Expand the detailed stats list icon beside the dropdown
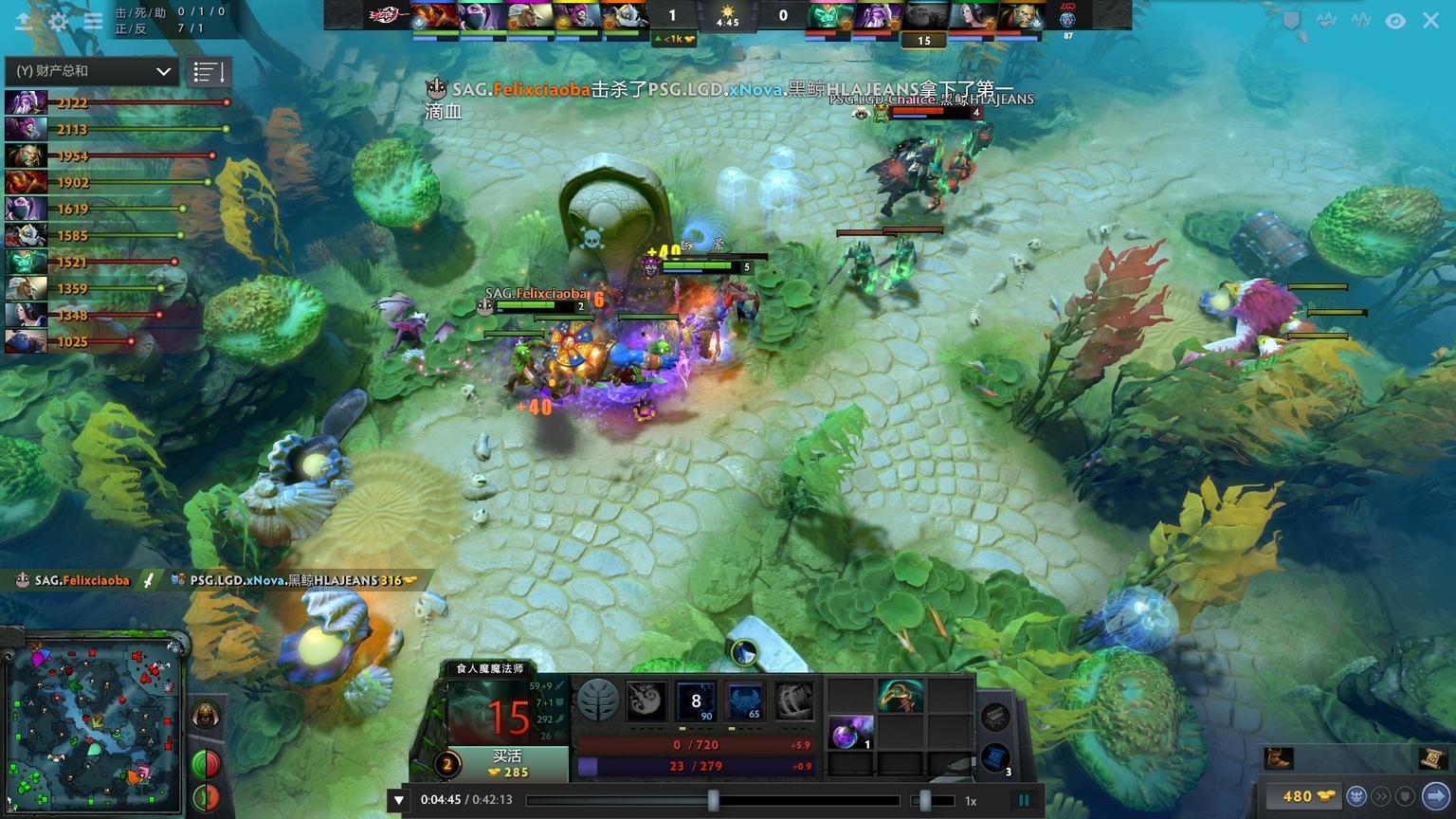This screenshot has width=1456, height=819. pos(209,70)
